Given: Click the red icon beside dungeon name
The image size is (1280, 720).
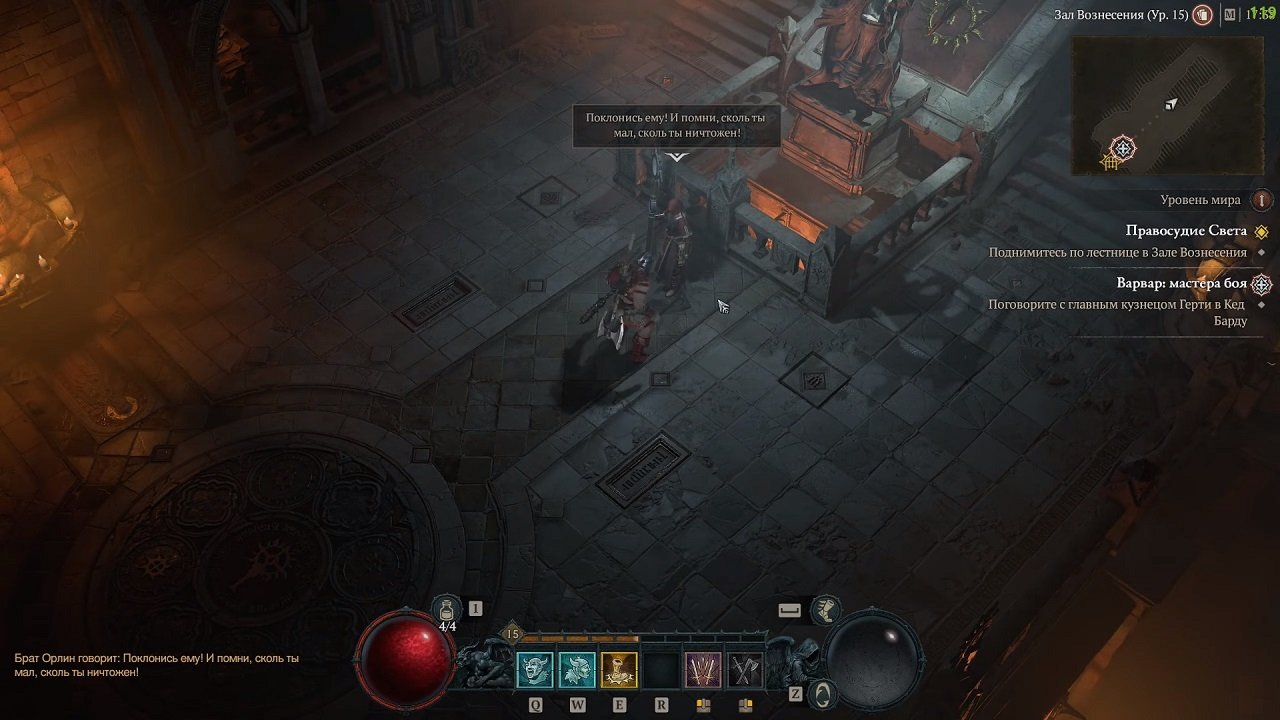Looking at the screenshot, I should pyautogui.click(x=1204, y=15).
